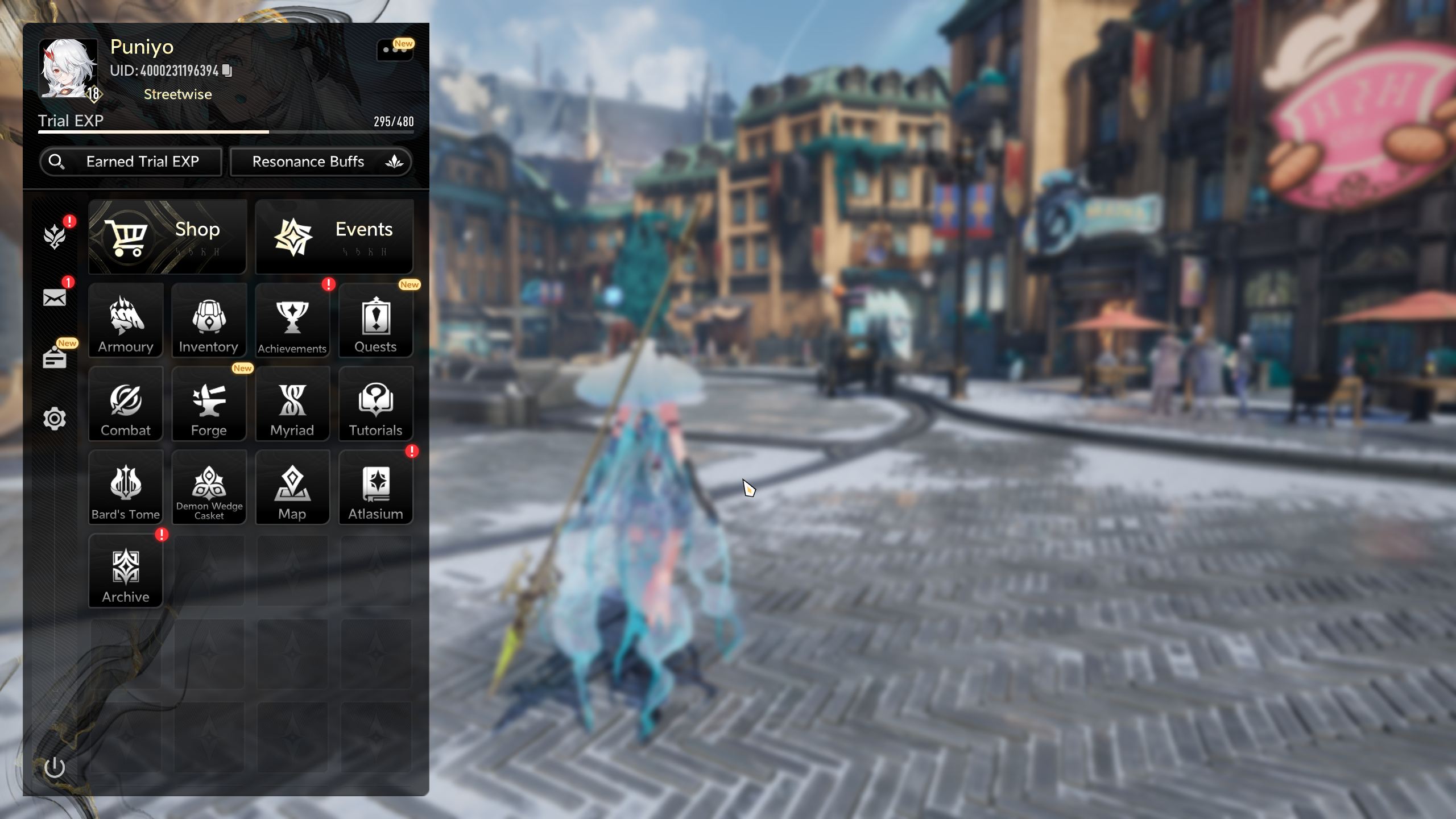View the Achievements screen
Screen dimensions: 1456x819
pyautogui.click(x=292, y=321)
